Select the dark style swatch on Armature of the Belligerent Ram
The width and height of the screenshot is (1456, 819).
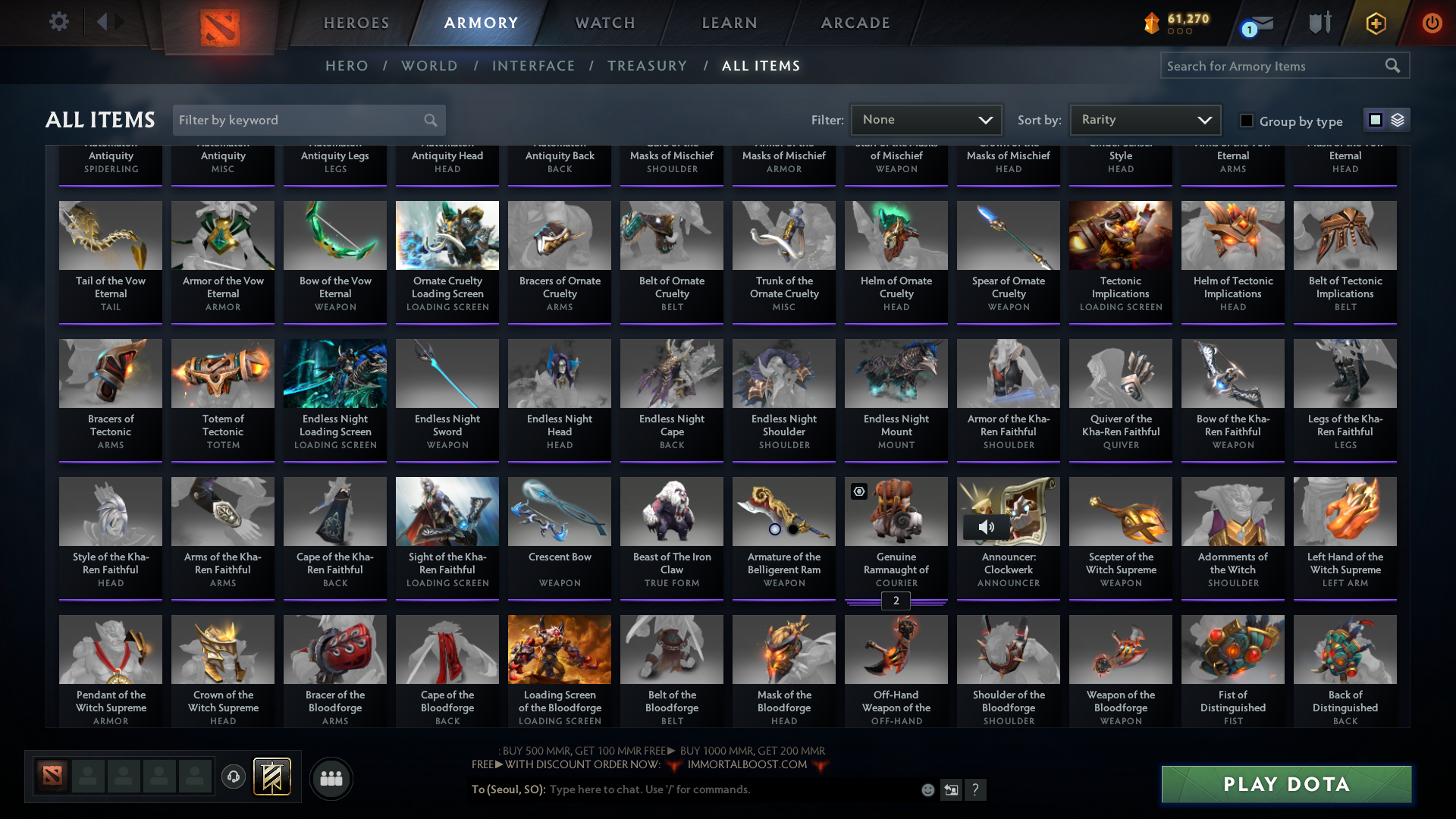[792, 530]
